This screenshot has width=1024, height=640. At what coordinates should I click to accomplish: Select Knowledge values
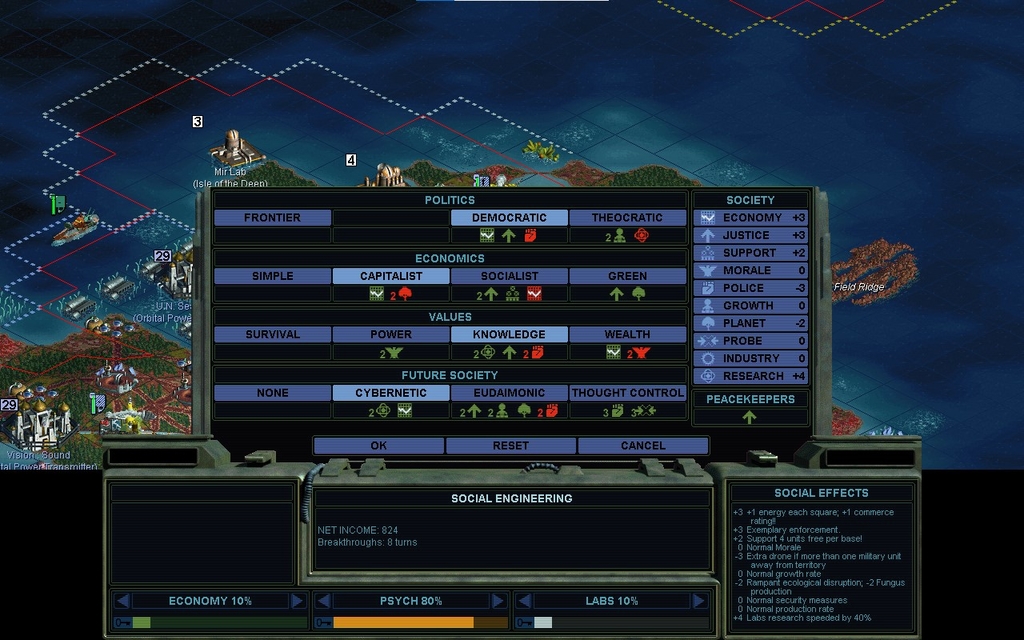509,335
